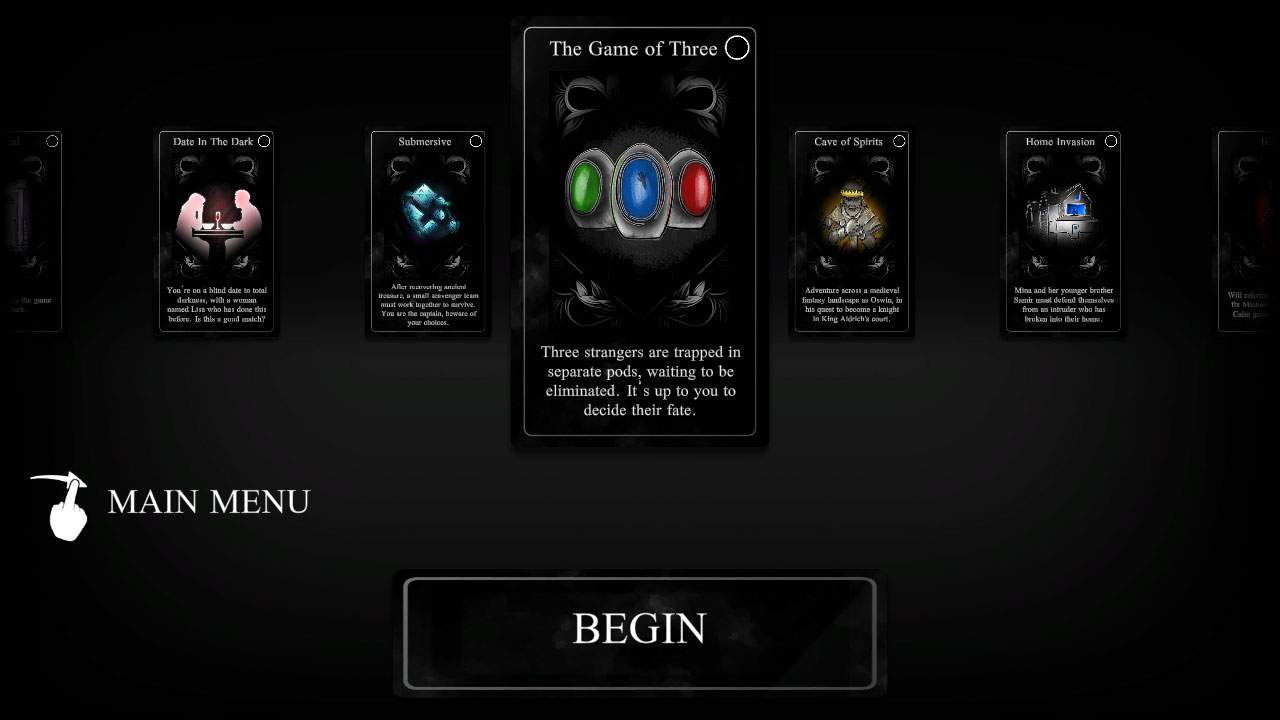The height and width of the screenshot is (720, 1280).
Task: Click the pointing hand icon beside MAIN MENU
Action: tap(65, 505)
